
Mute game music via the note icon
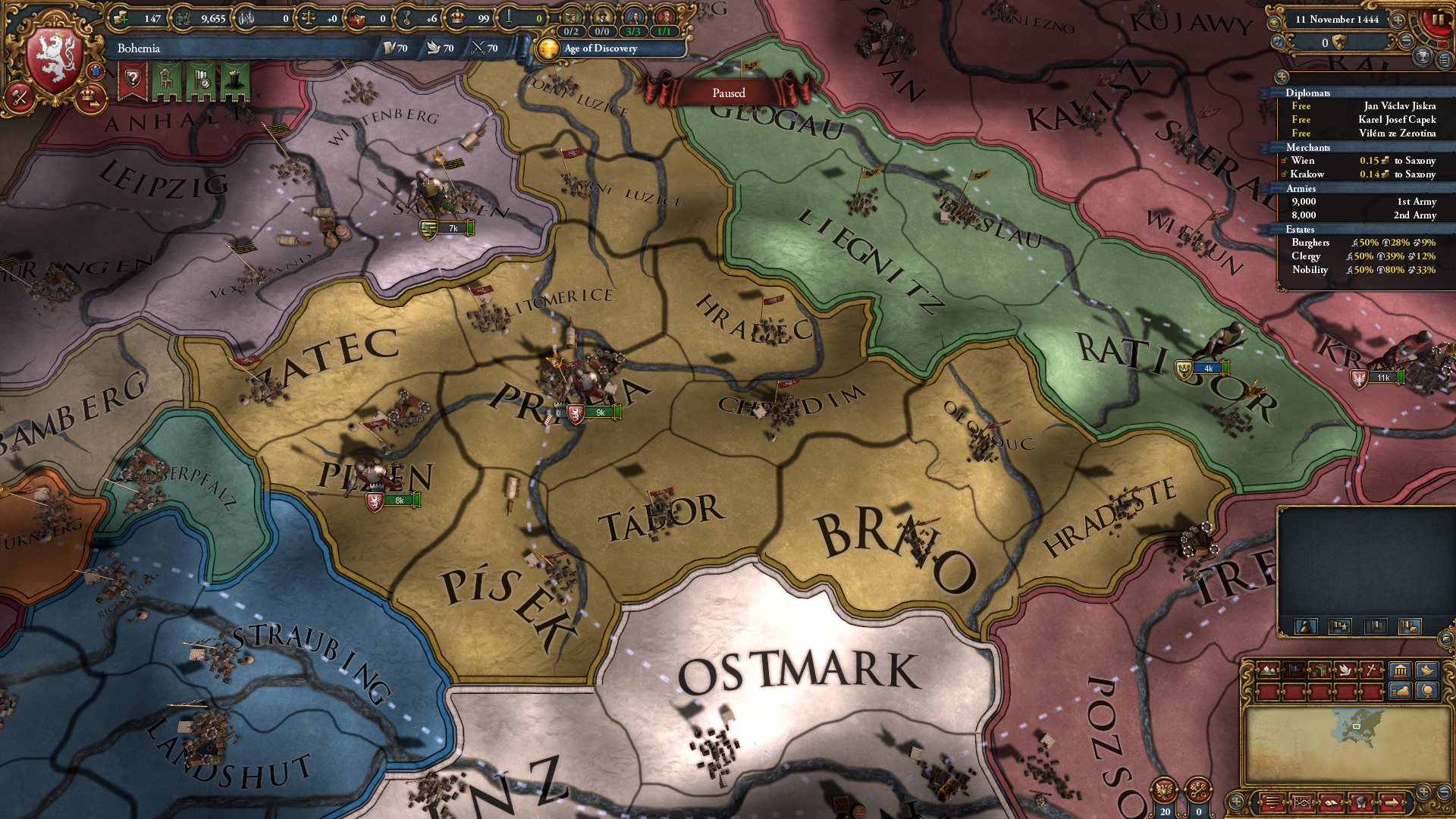pyautogui.click(x=1277, y=42)
